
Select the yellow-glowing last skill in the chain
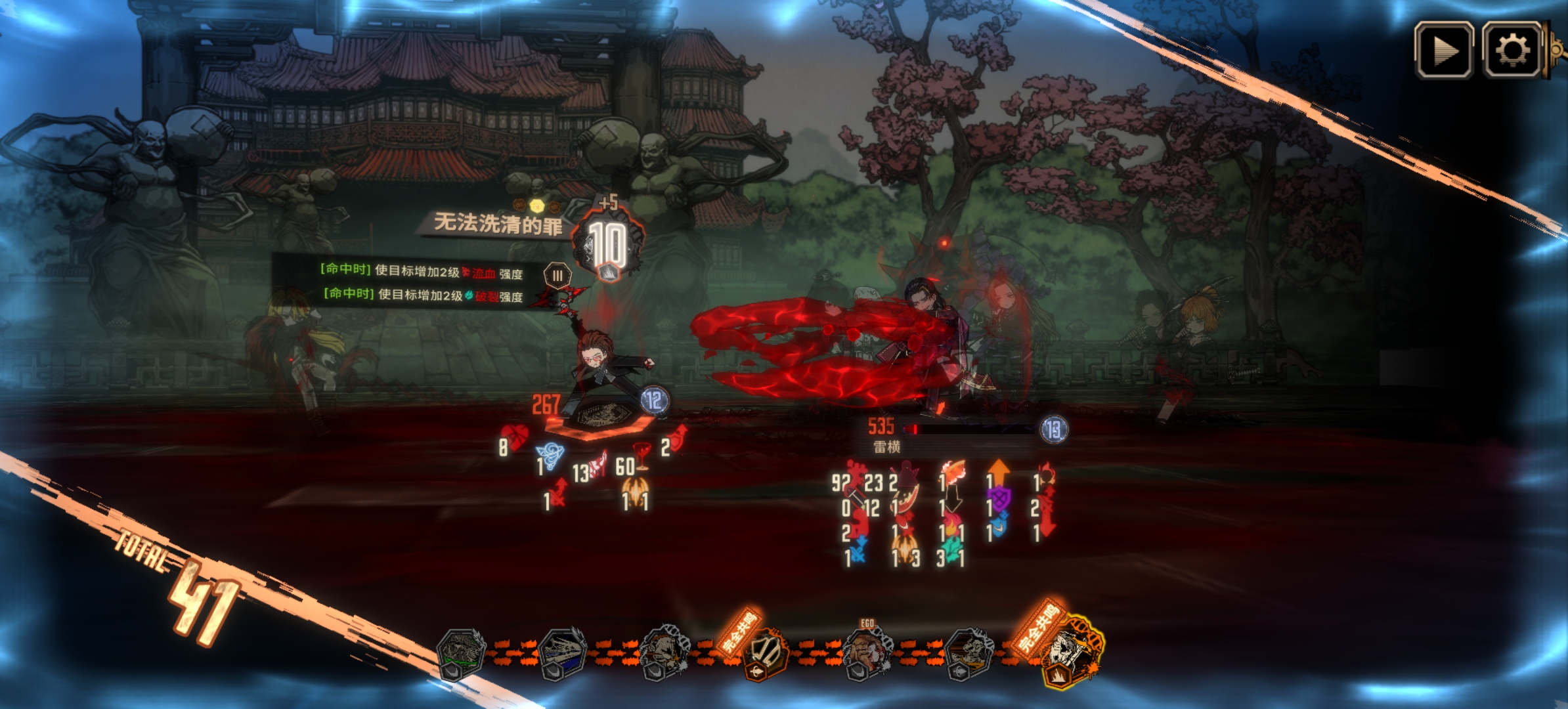point(1072,651)
